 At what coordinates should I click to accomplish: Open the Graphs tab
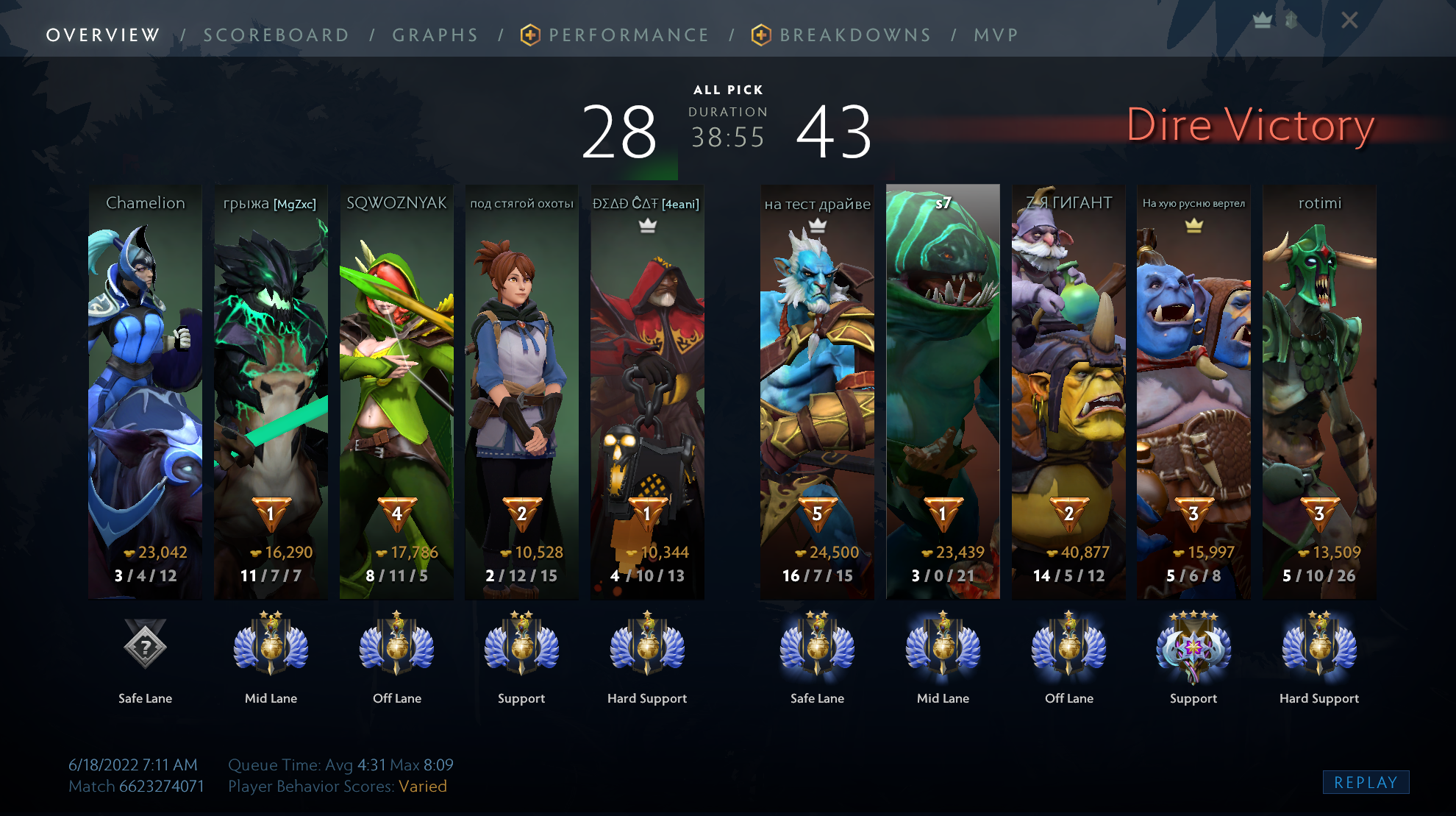(x=435, y=35)
